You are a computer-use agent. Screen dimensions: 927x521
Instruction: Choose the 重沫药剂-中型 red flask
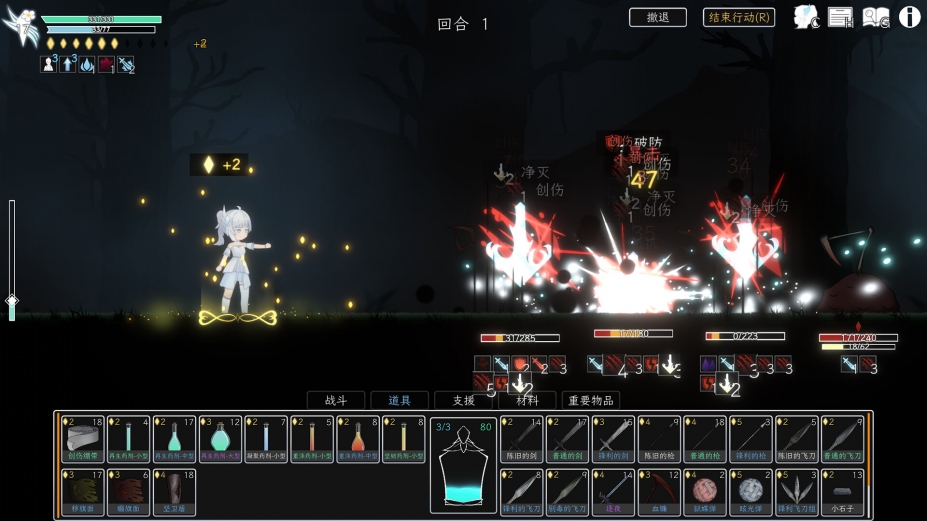(358, 439)
